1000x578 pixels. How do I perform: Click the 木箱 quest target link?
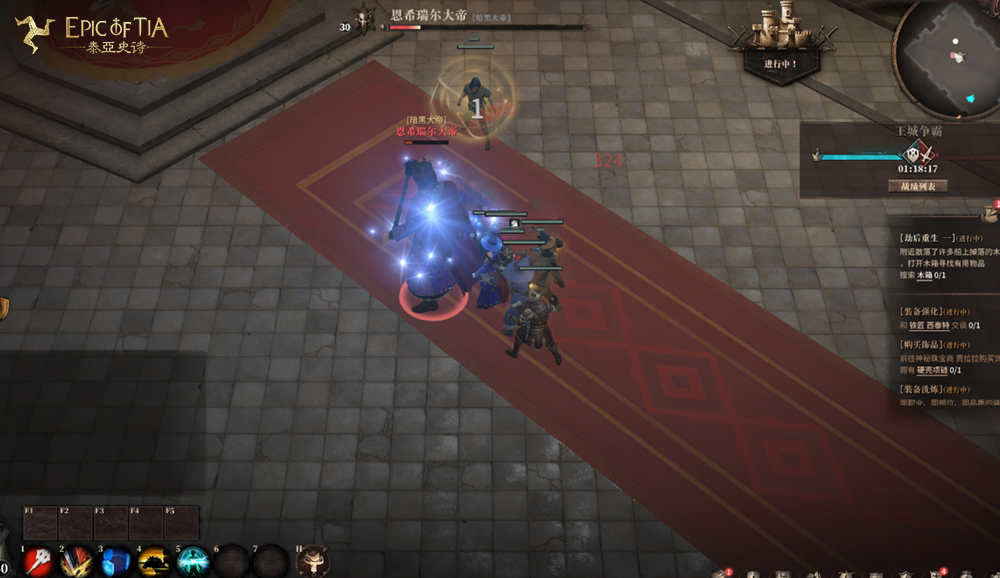click(925, 275)
